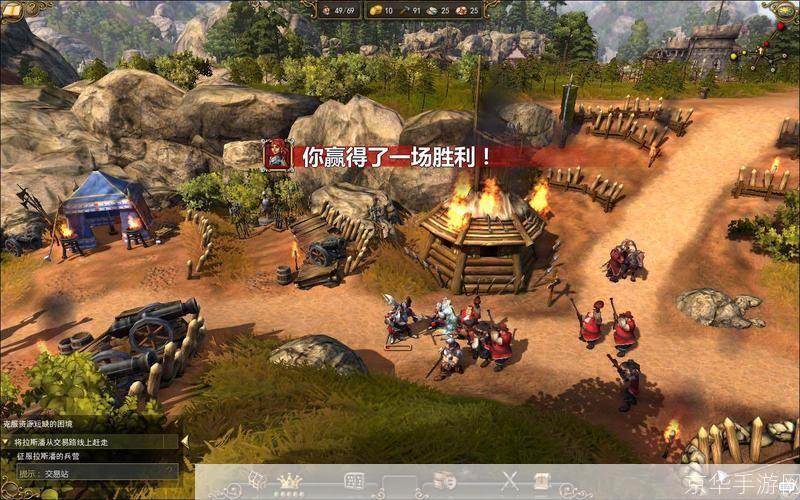Select the crossed swords military menu
800x500 pixels.
point(509,481)
